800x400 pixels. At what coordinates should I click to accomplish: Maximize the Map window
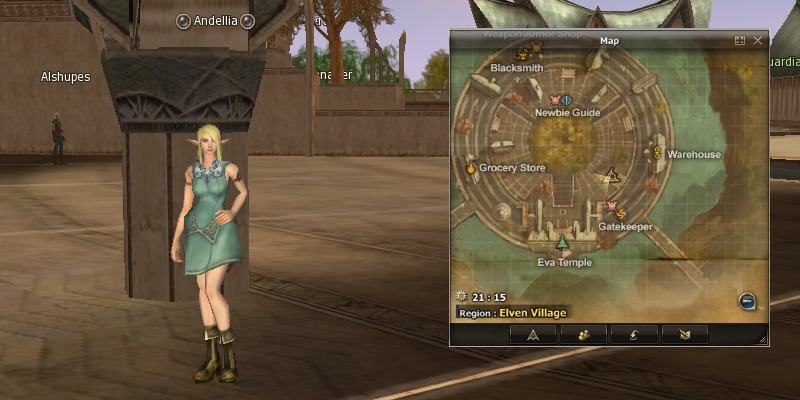[x=740, y=41]
